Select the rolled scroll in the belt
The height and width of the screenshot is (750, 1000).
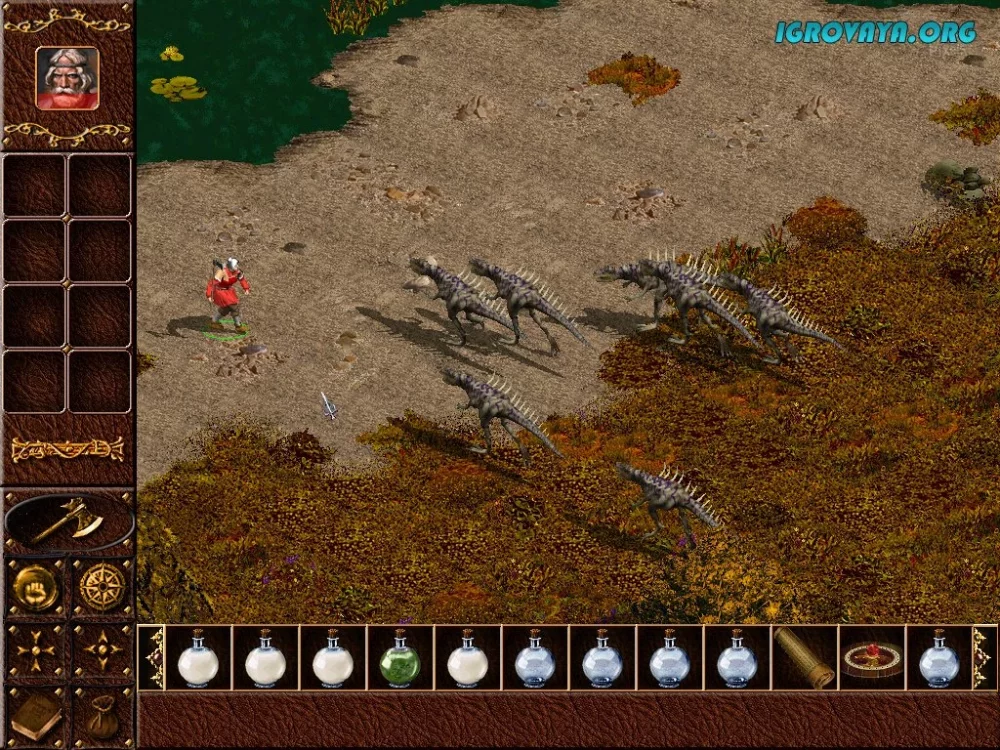pyautogui.click(x=805, y=658)
